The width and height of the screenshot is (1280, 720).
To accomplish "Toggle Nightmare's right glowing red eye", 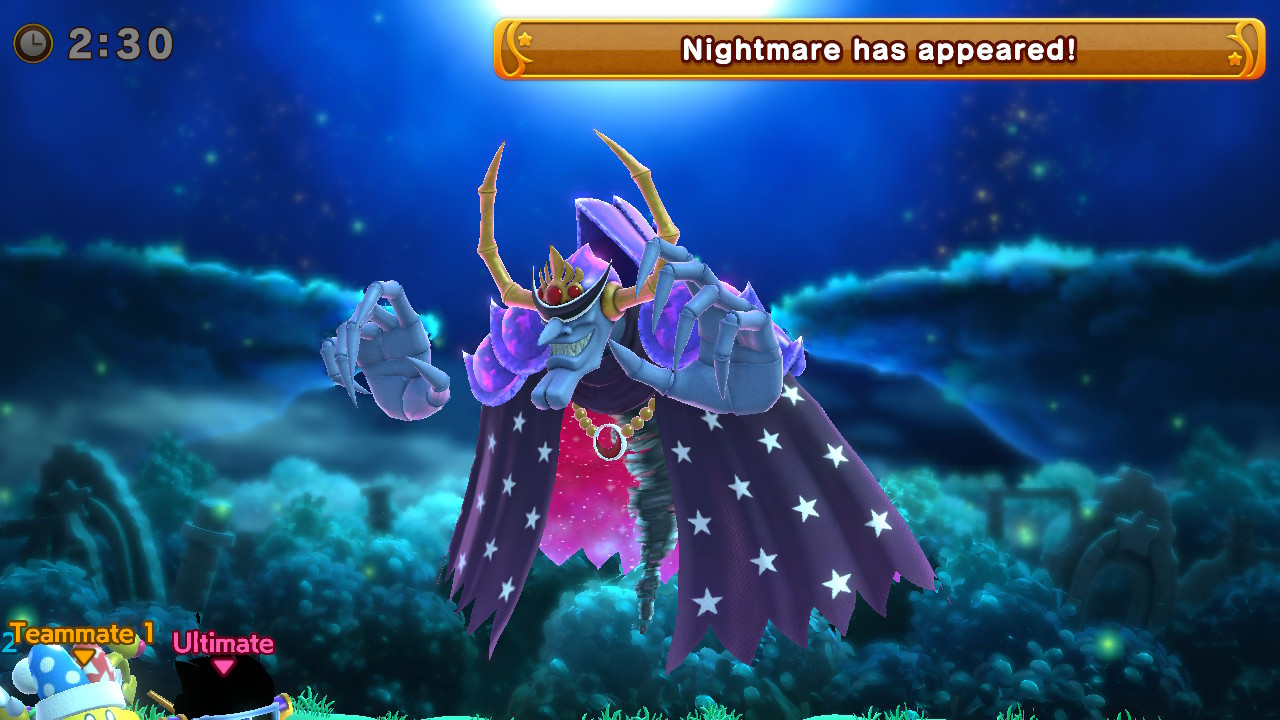I will tap(573, 291).
